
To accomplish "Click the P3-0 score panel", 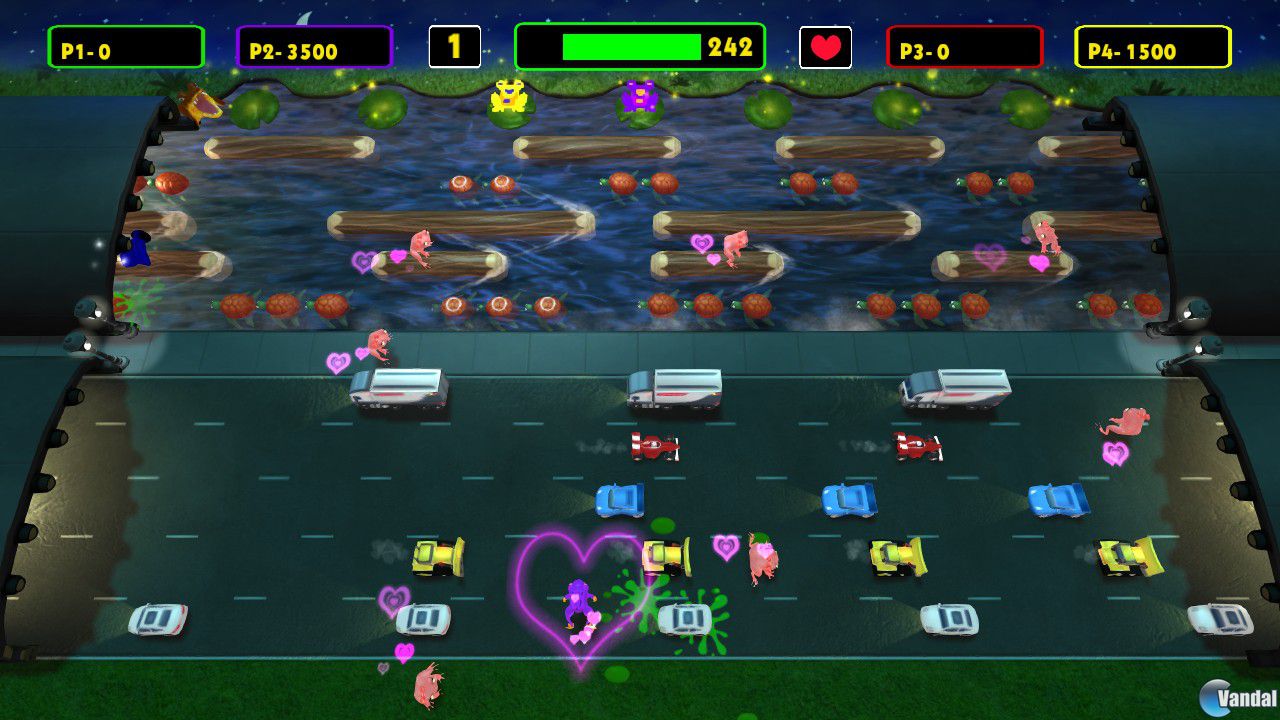I will point(962,45).
